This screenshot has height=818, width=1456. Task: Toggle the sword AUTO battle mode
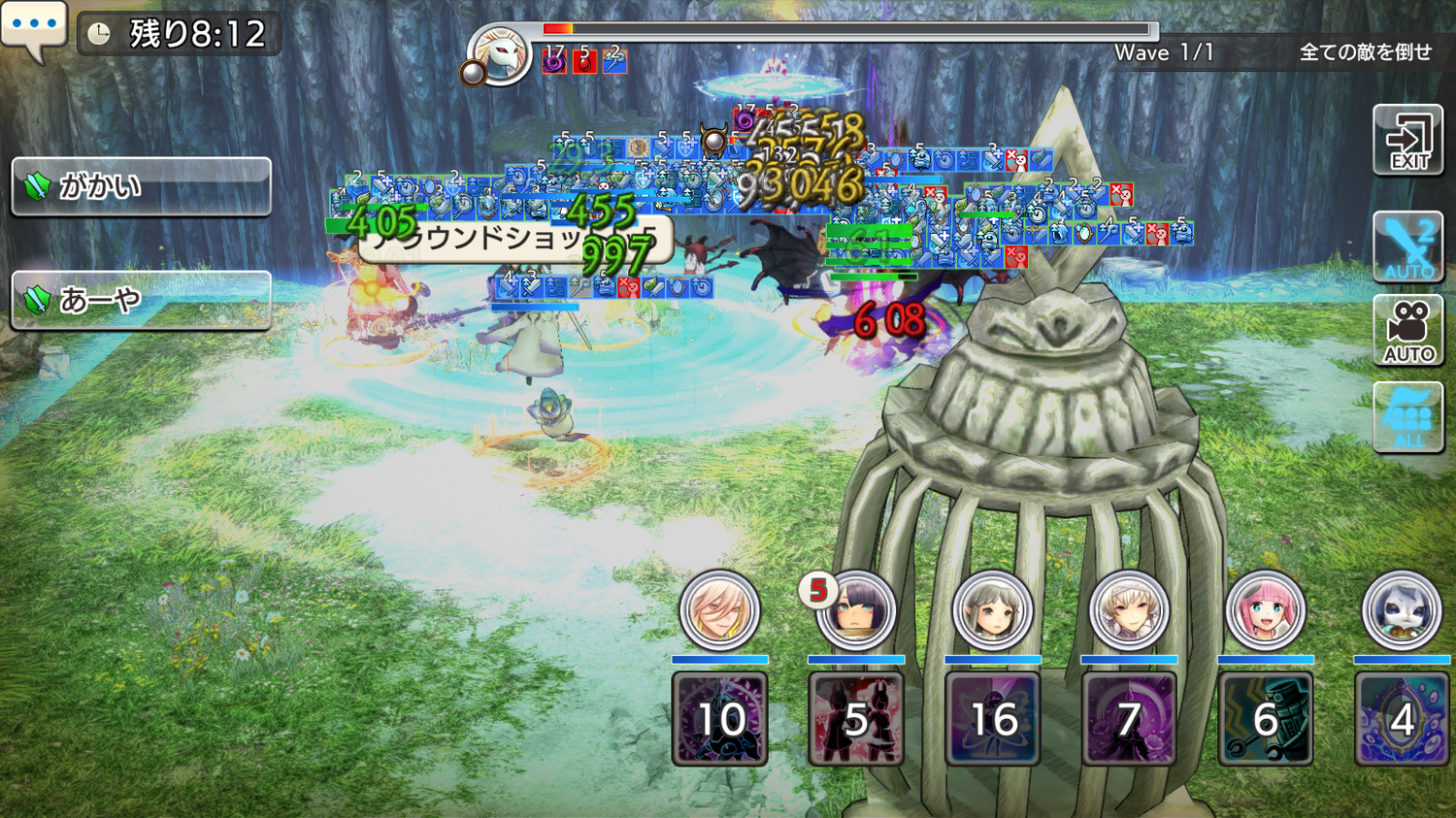(x=1407, y=246)
